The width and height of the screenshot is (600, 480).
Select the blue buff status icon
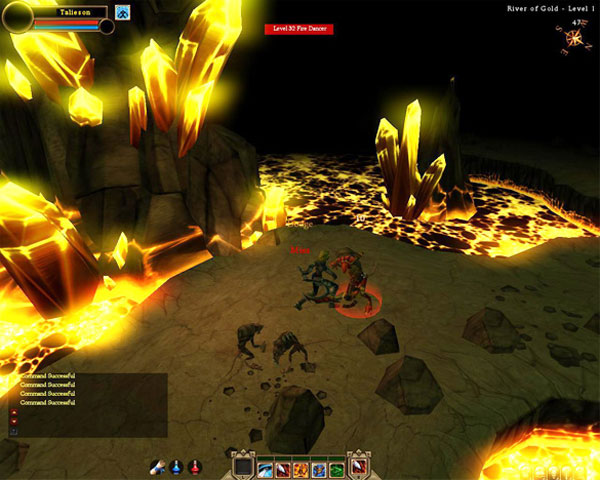tap(122, 13)
